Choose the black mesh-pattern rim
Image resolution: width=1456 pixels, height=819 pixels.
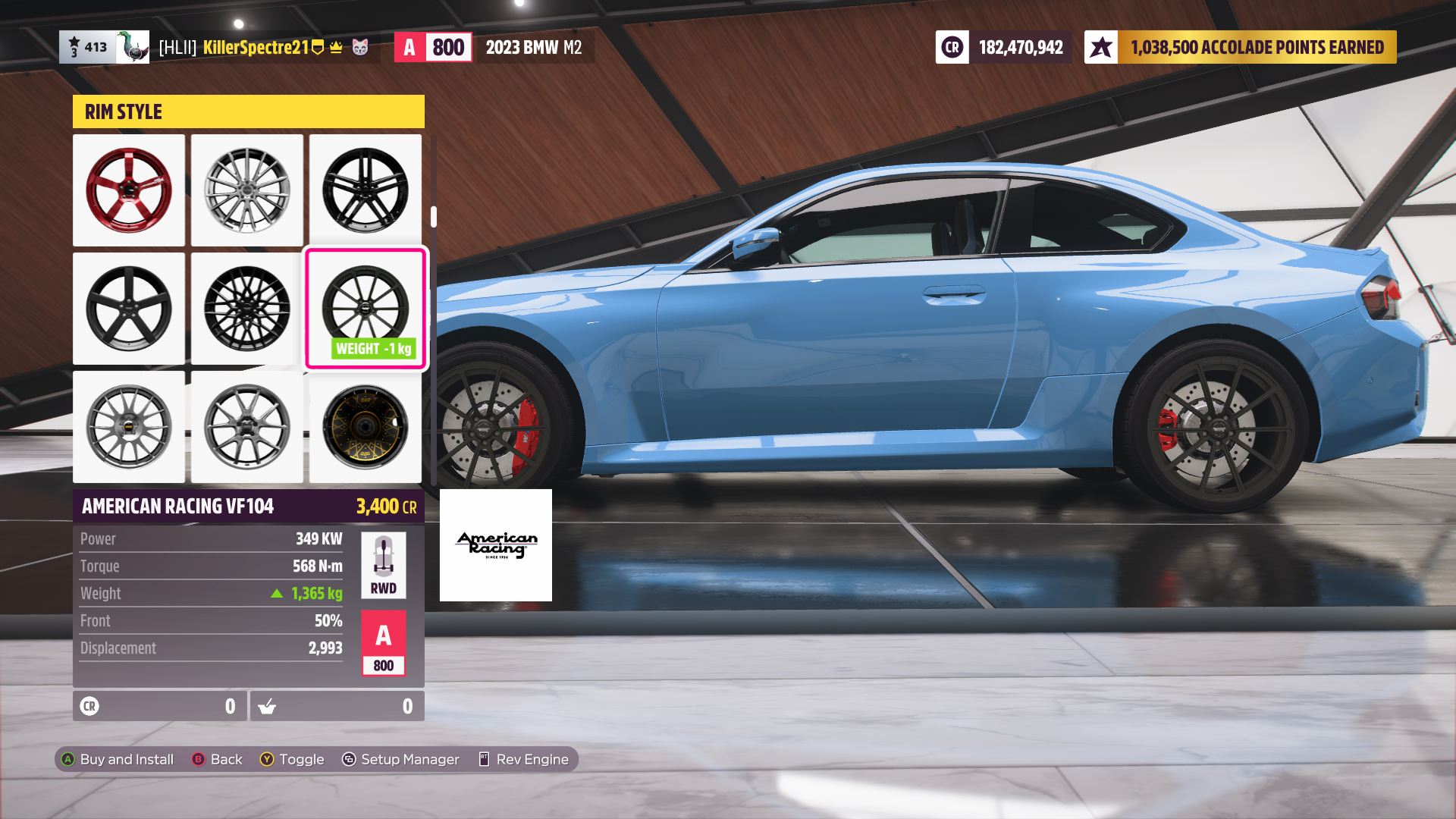(x=247, y=309)
